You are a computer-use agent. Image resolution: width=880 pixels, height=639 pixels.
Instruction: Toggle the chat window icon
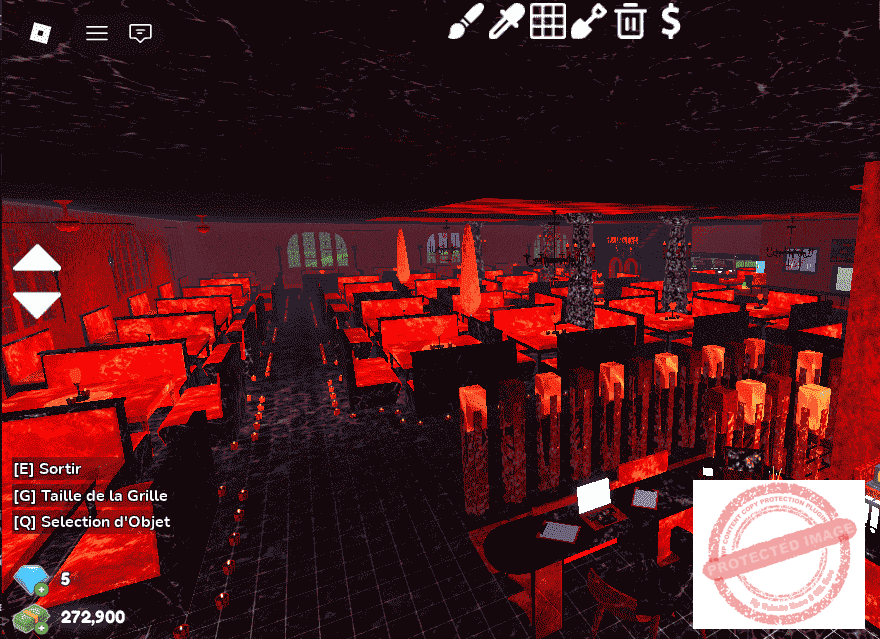pyautogui.click(x=141, y=33)
